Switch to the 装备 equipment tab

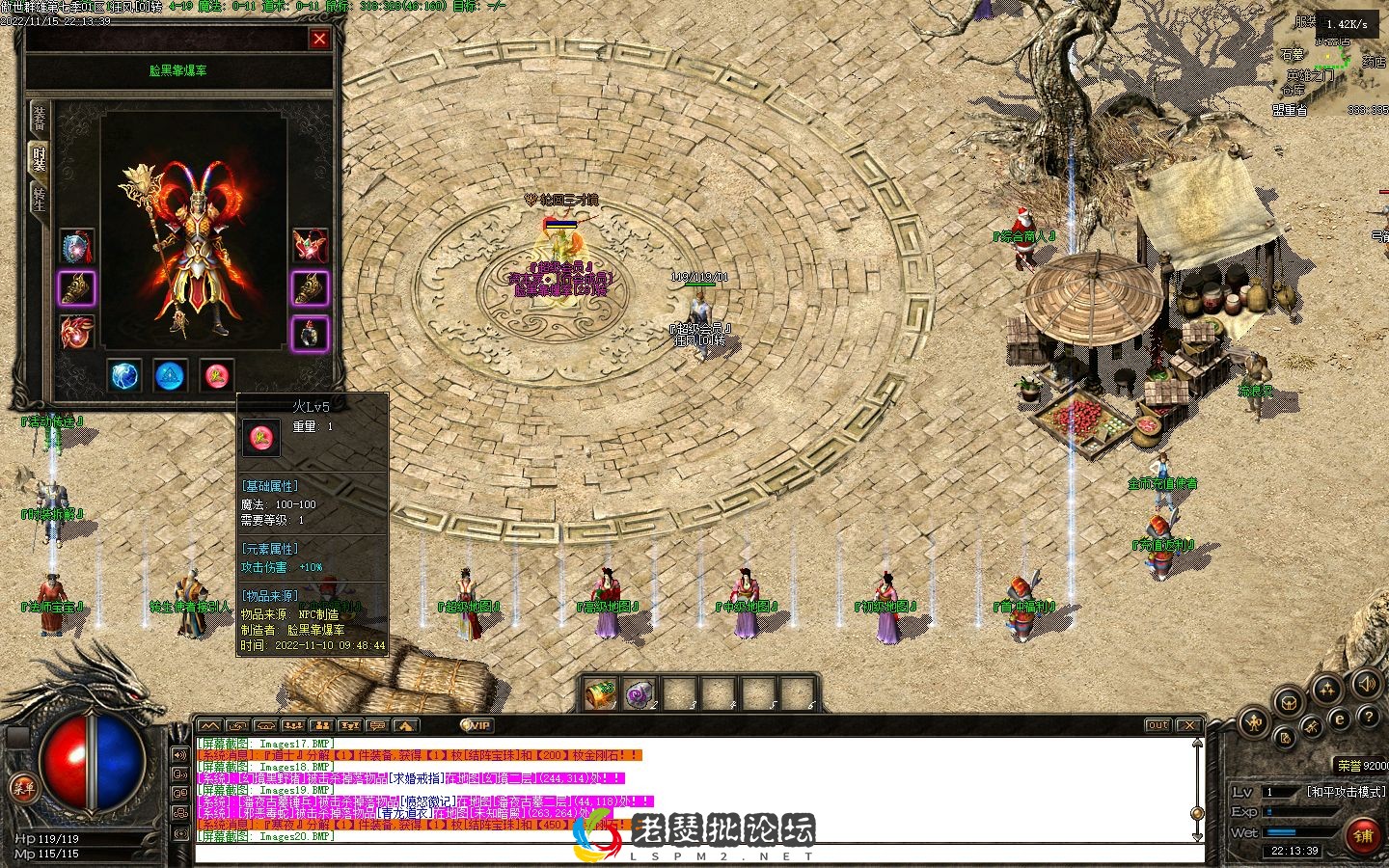(x=39, y=119)
